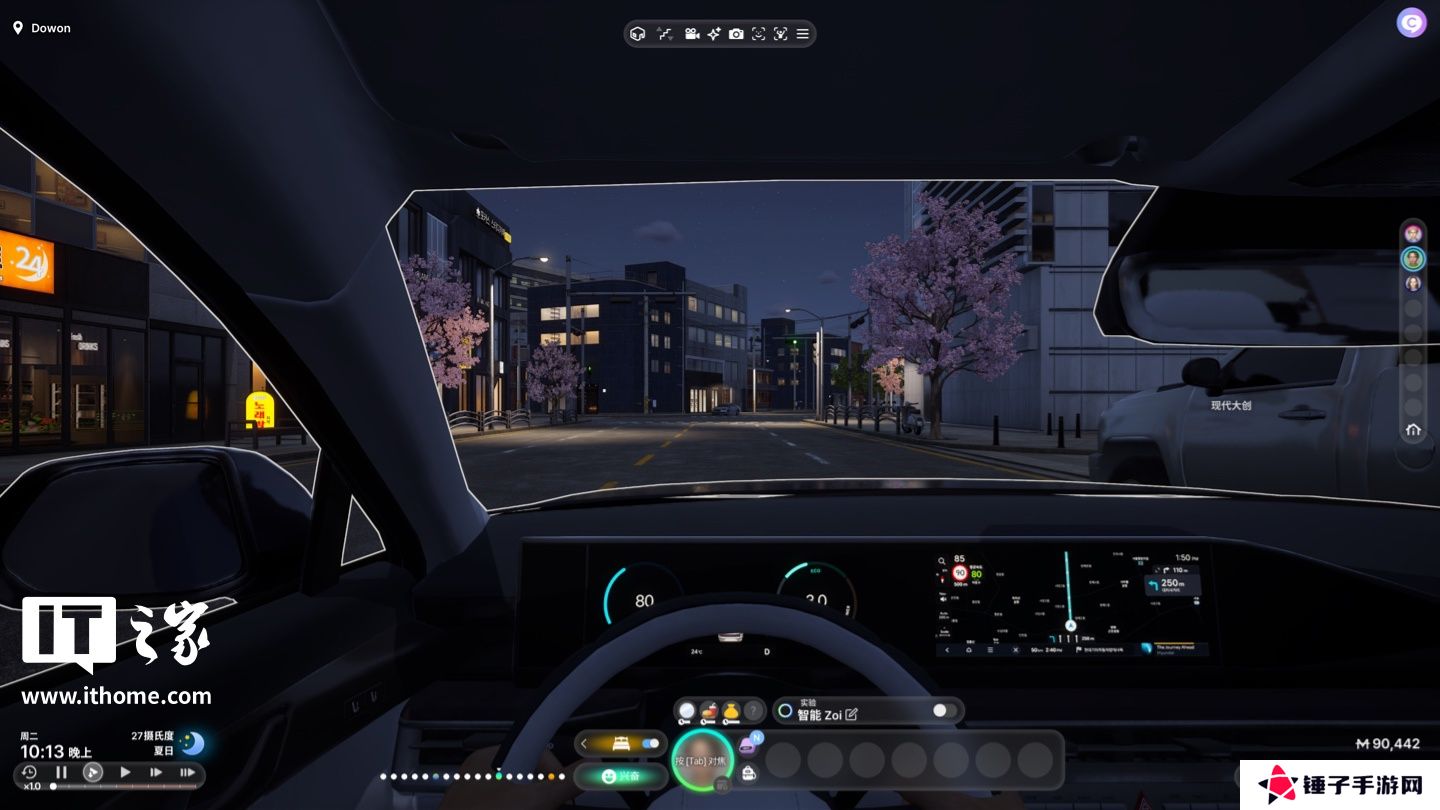Edit the 智能 Zoi prompt
This screenshot has width=1440, height=810.
coord(851,714)
